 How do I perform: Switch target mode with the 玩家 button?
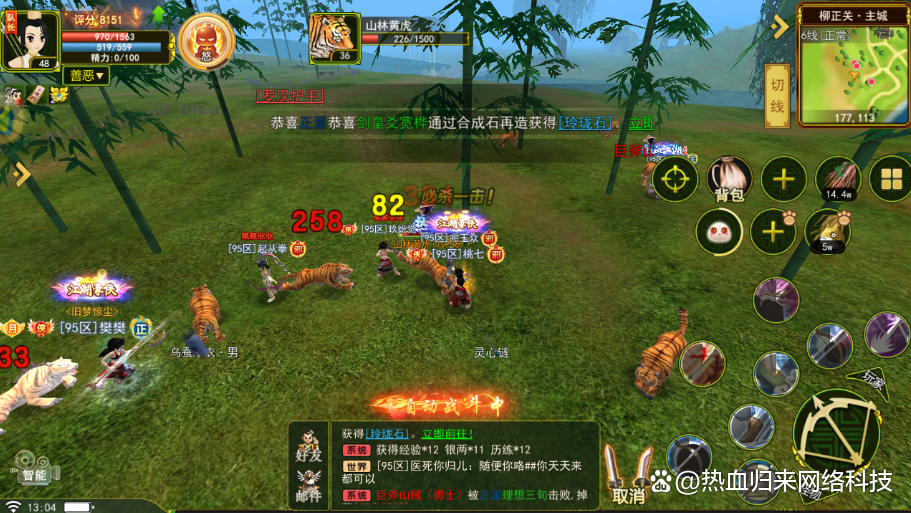point(874,377)
